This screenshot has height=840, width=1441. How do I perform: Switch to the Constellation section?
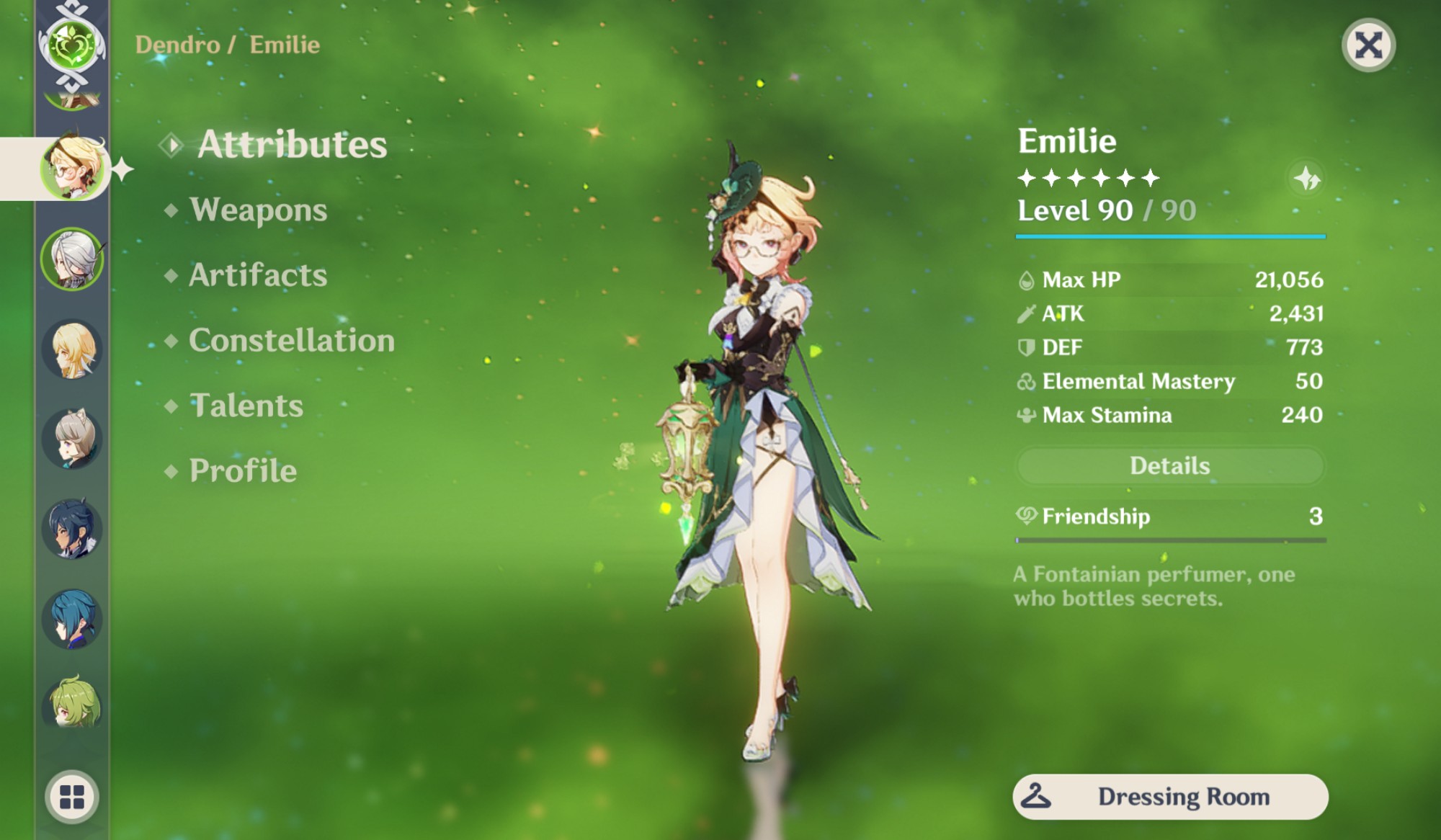pyautogui.click(x=291, y=340)
